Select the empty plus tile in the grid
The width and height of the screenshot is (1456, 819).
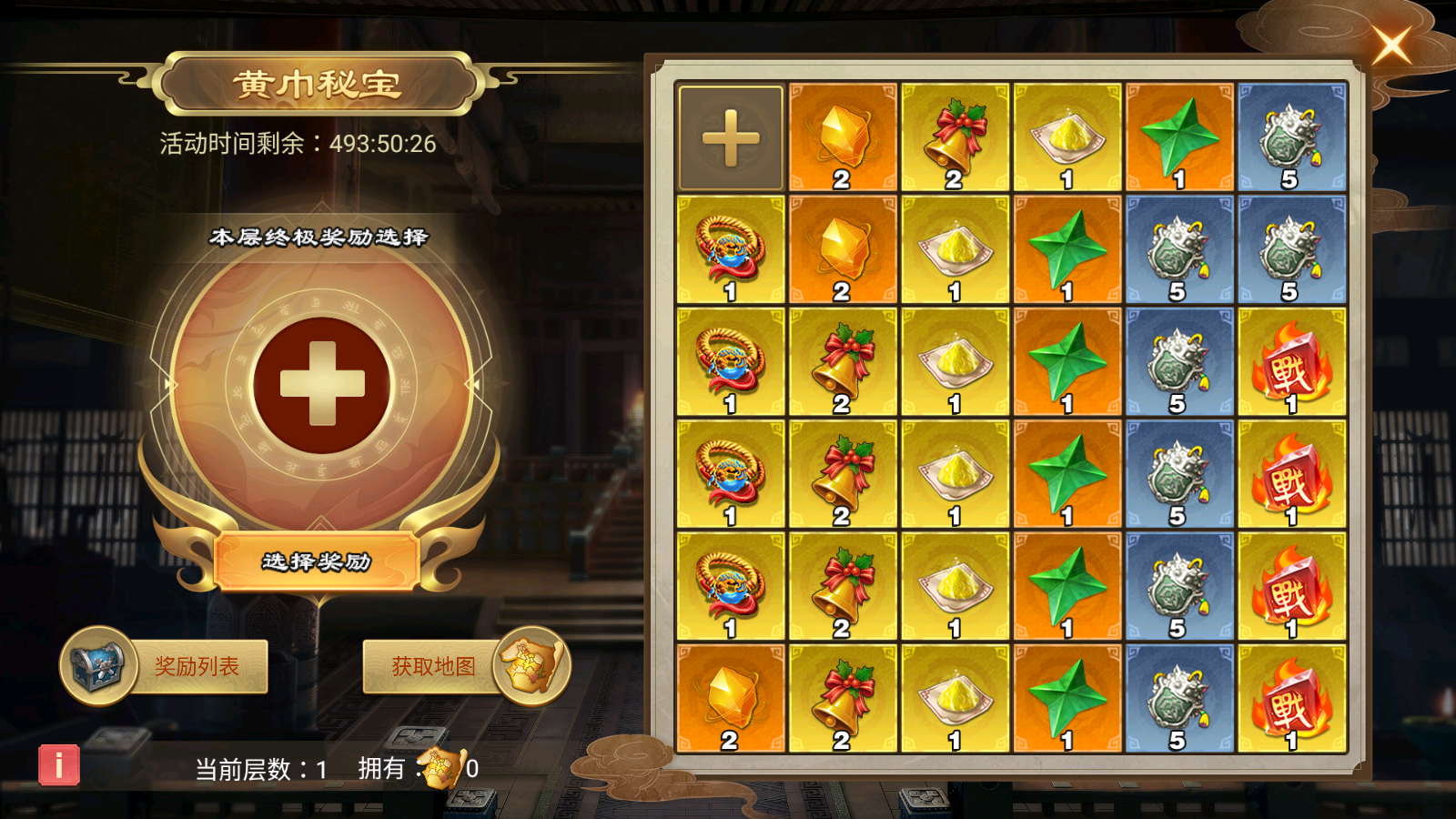click(731, 138)
